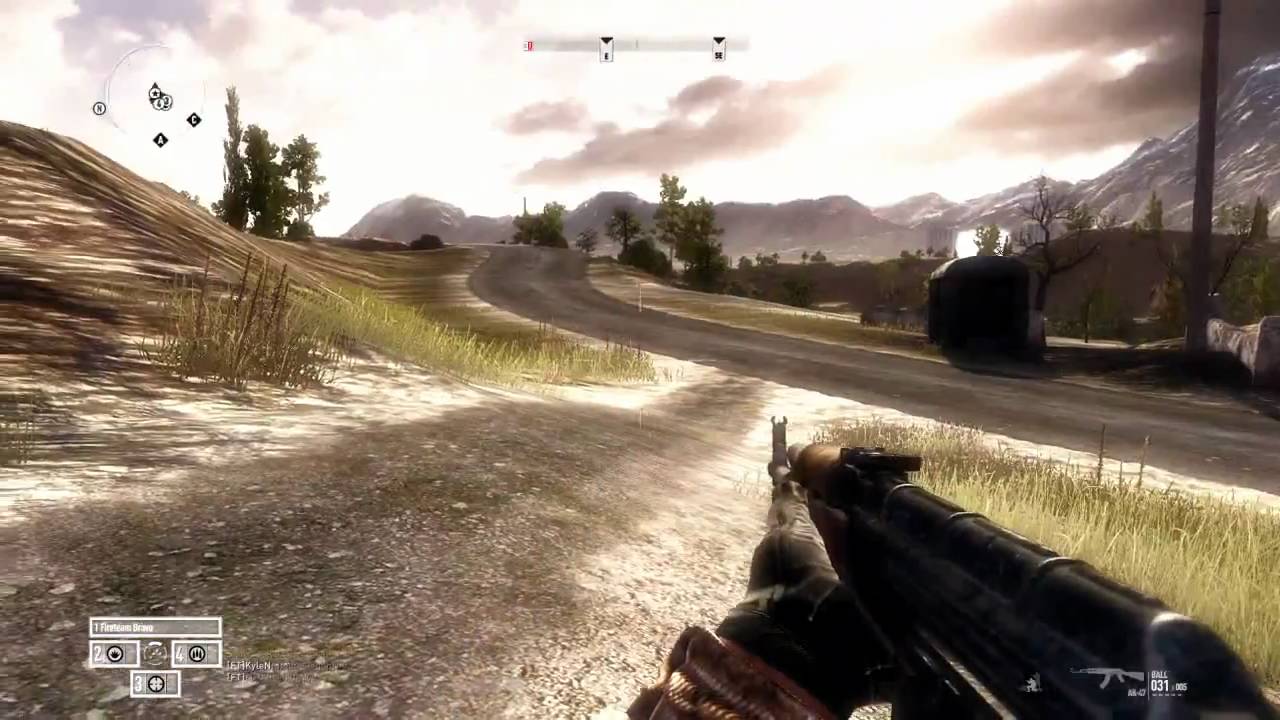The height and width of the screenshot is (720, 1280).
Task: Select the engage target crosshair icon
Action: [158, 684]
